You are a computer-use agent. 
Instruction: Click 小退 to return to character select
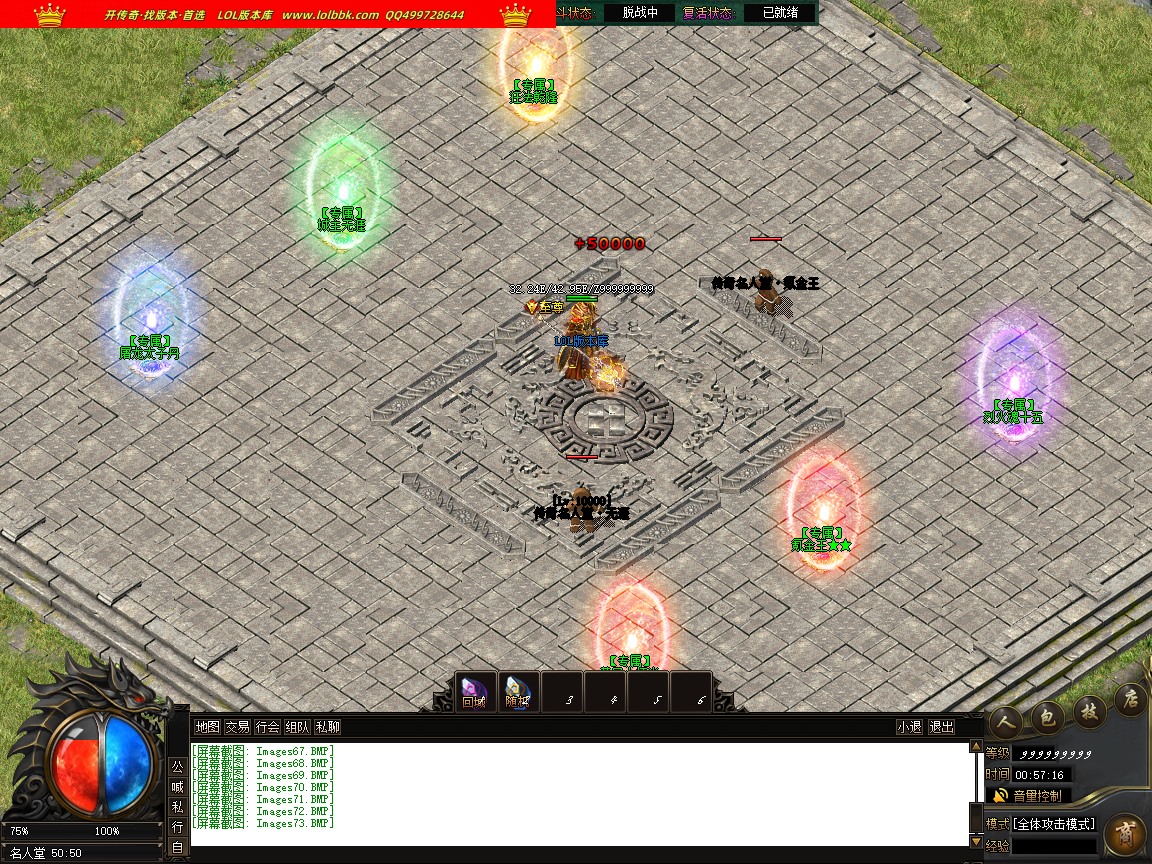909,727
